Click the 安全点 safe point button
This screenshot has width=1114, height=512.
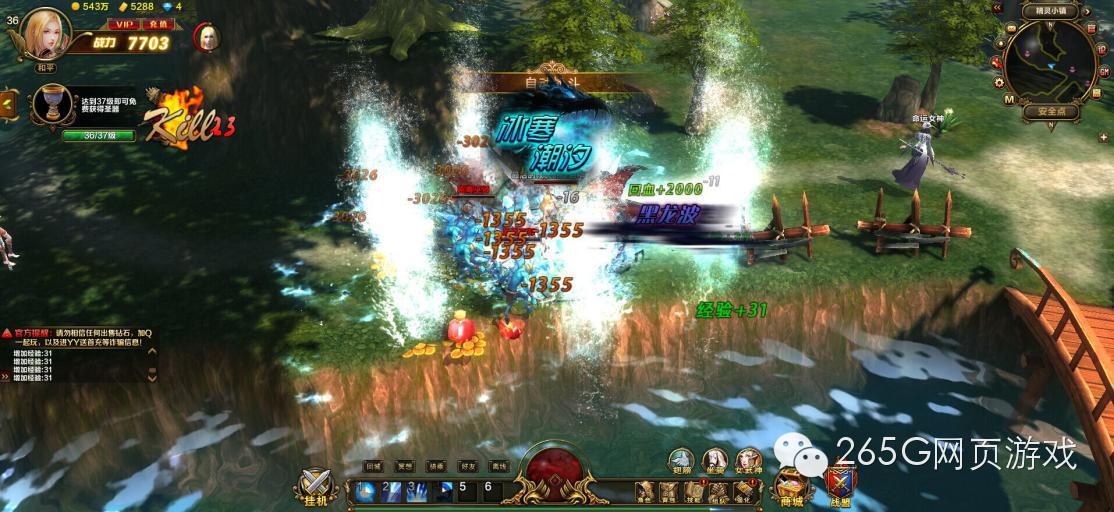[x=1050, y=112]
